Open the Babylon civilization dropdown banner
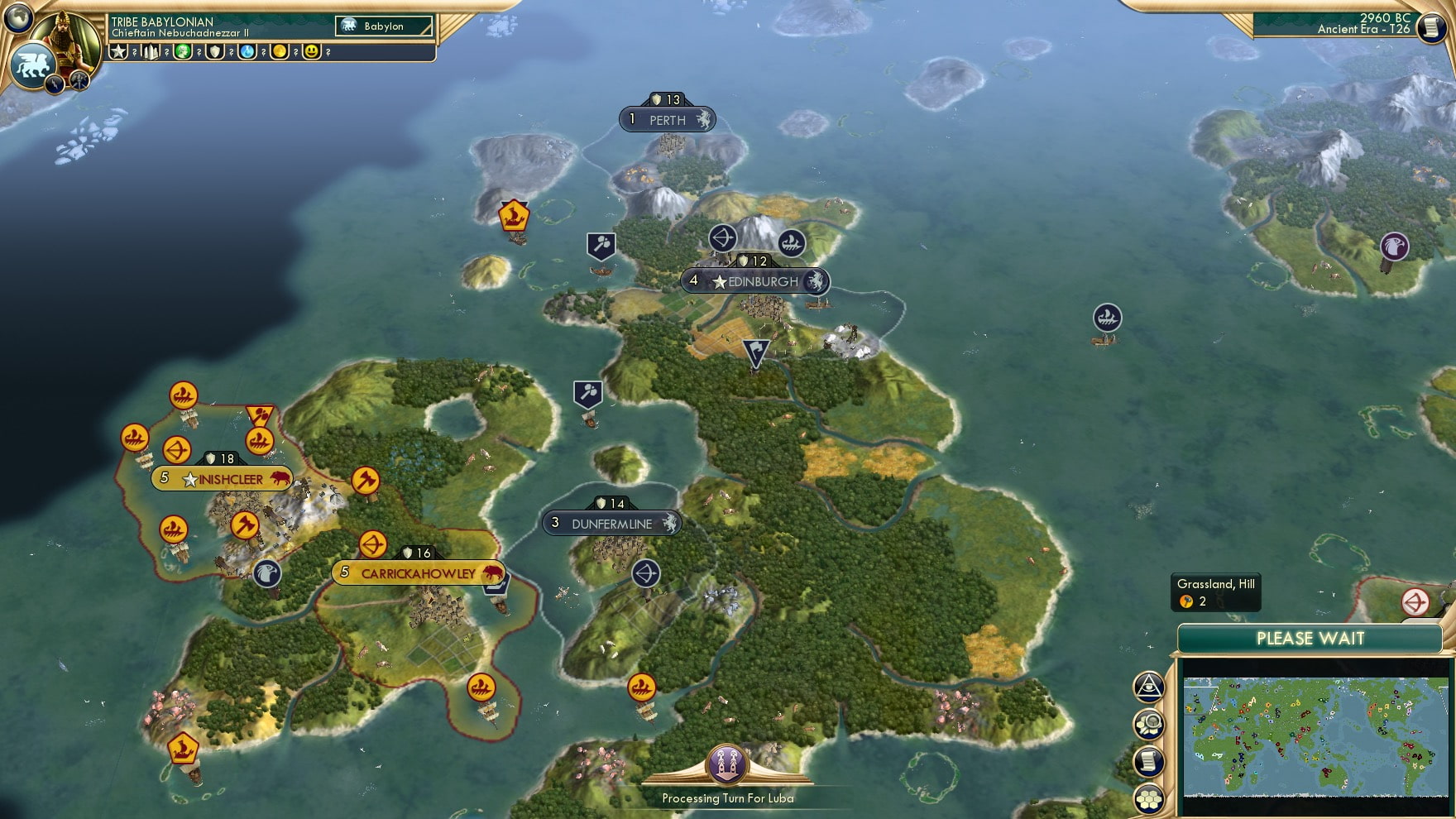Image resolution: width=1456 pixels, height=819 pixels. pos(383,26)
